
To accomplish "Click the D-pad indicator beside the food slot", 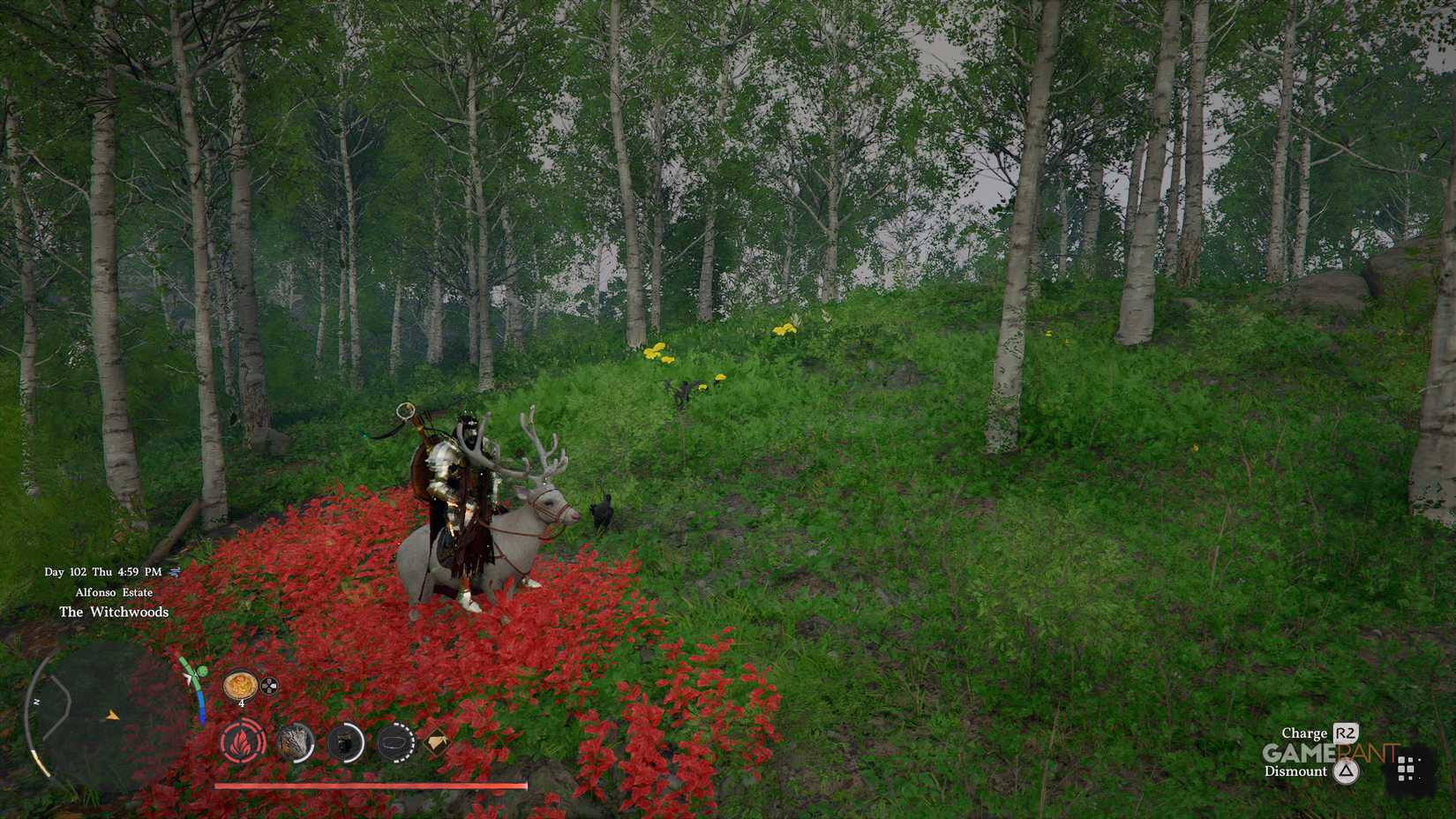I will point(267,686).
